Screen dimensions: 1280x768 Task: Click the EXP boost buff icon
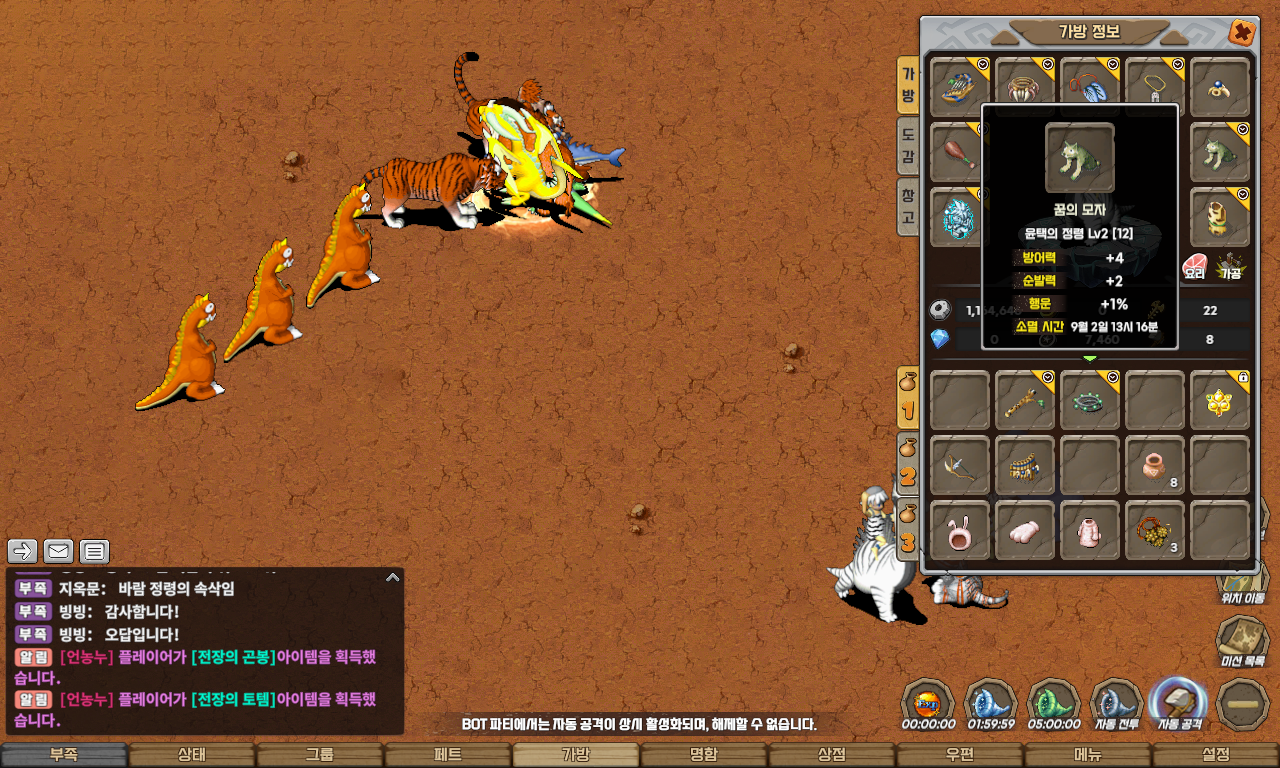coord(927,702)
